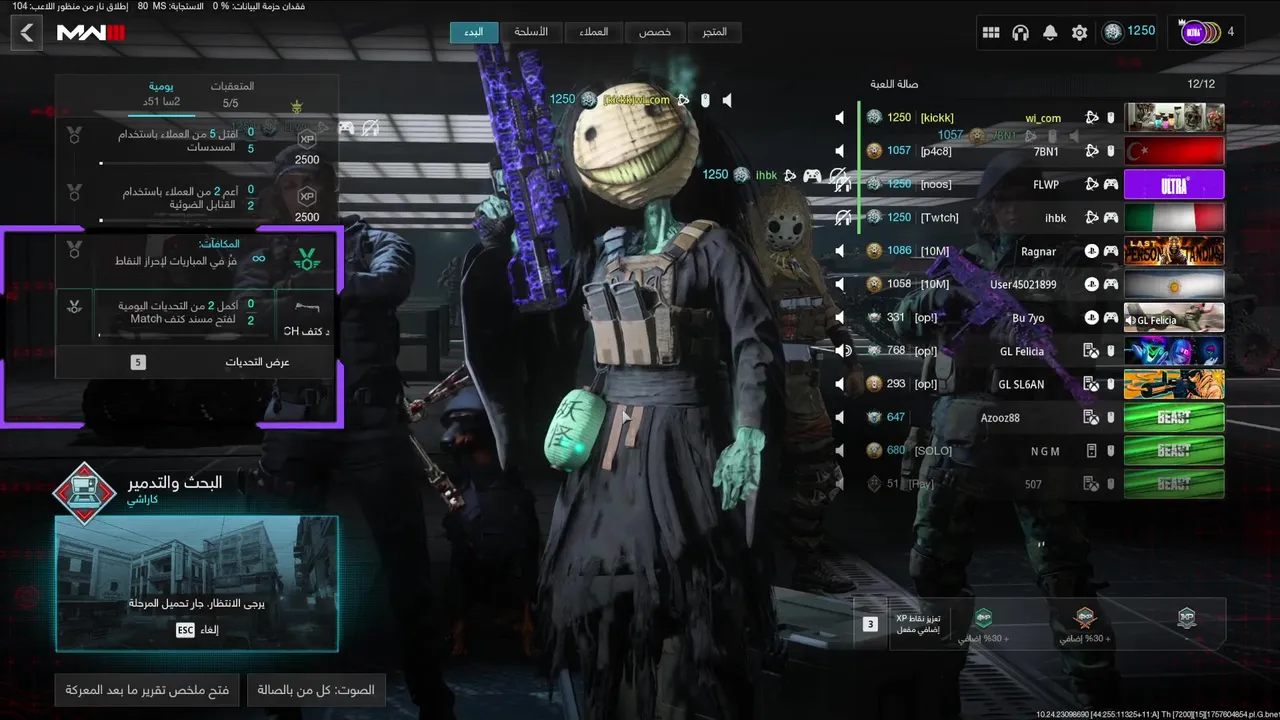Open the خصص tab

click(x=655, y=32)
